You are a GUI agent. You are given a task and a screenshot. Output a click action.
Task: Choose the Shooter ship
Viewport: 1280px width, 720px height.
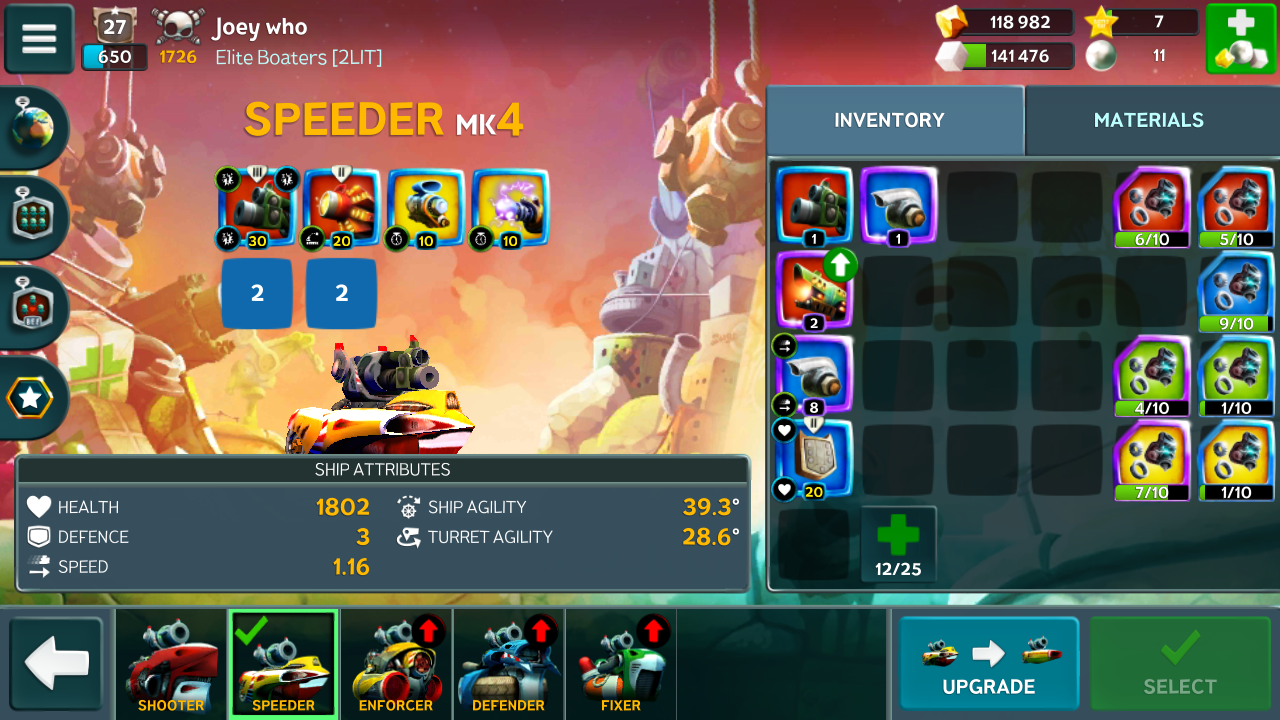click(171, 664)
